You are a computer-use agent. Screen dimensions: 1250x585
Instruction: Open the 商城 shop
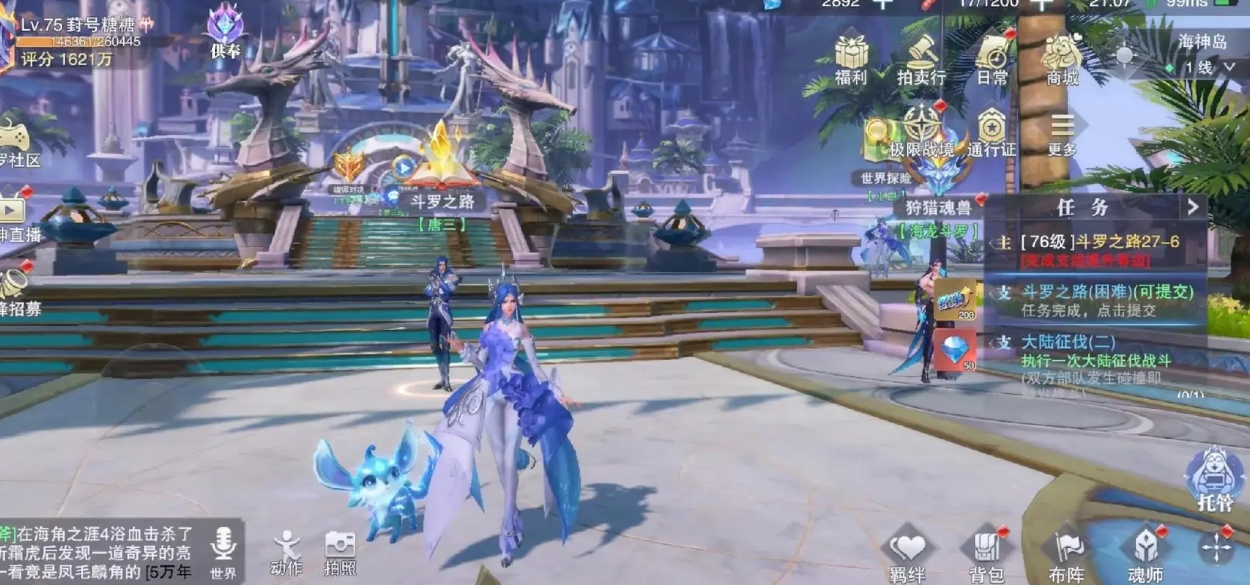pos(1062,56)
